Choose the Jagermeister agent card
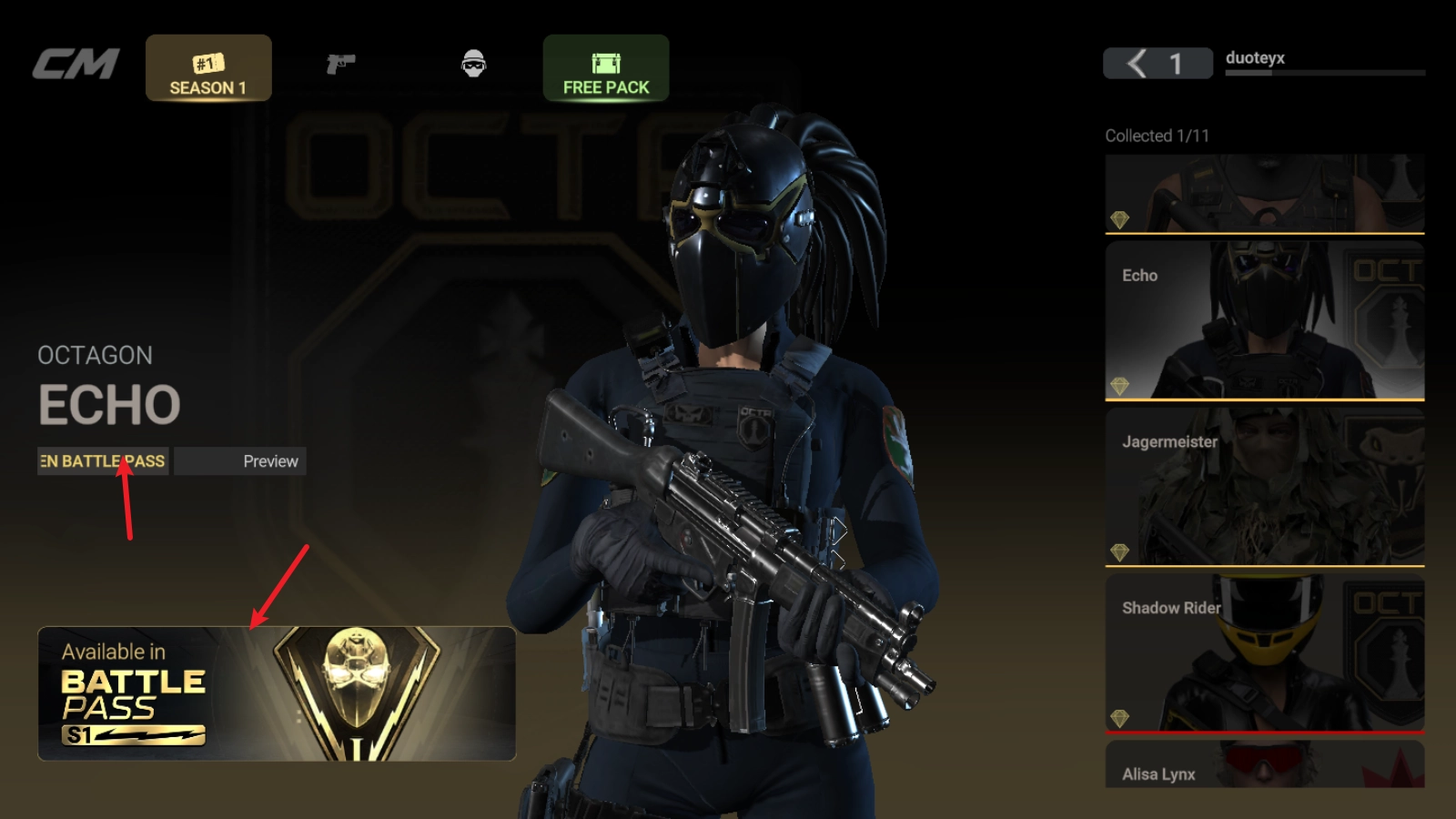 (1264, 487)
